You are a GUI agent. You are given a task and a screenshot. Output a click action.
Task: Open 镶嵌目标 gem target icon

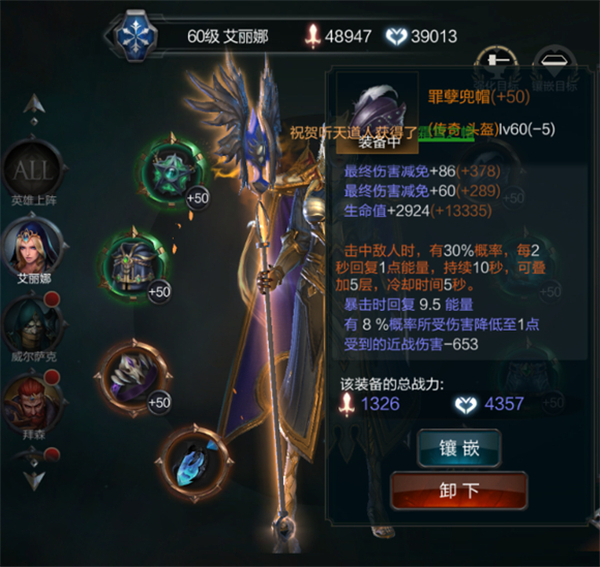pyautogui.click(x=555, y=65)
